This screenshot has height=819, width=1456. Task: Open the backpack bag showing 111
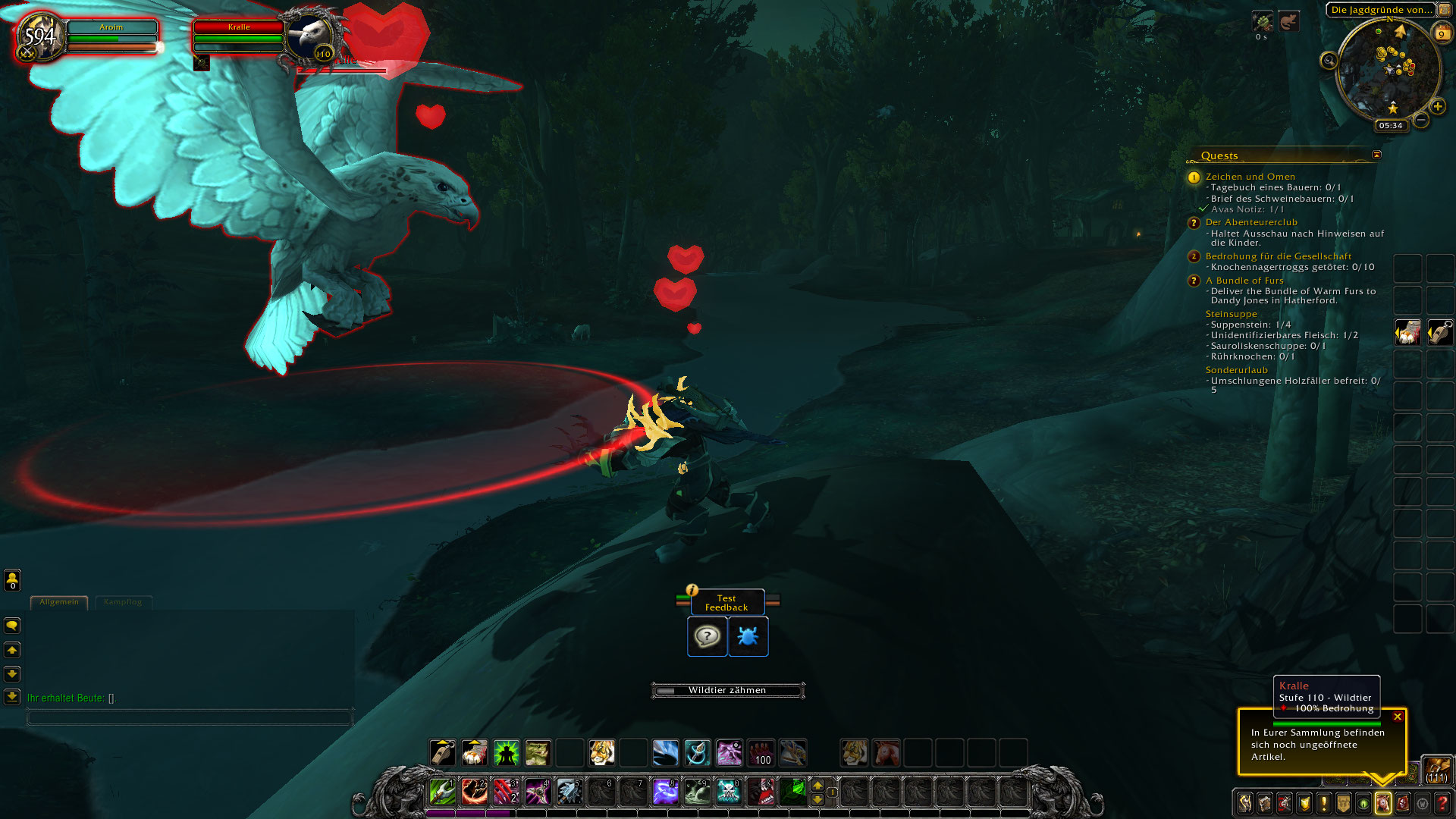1437,769
